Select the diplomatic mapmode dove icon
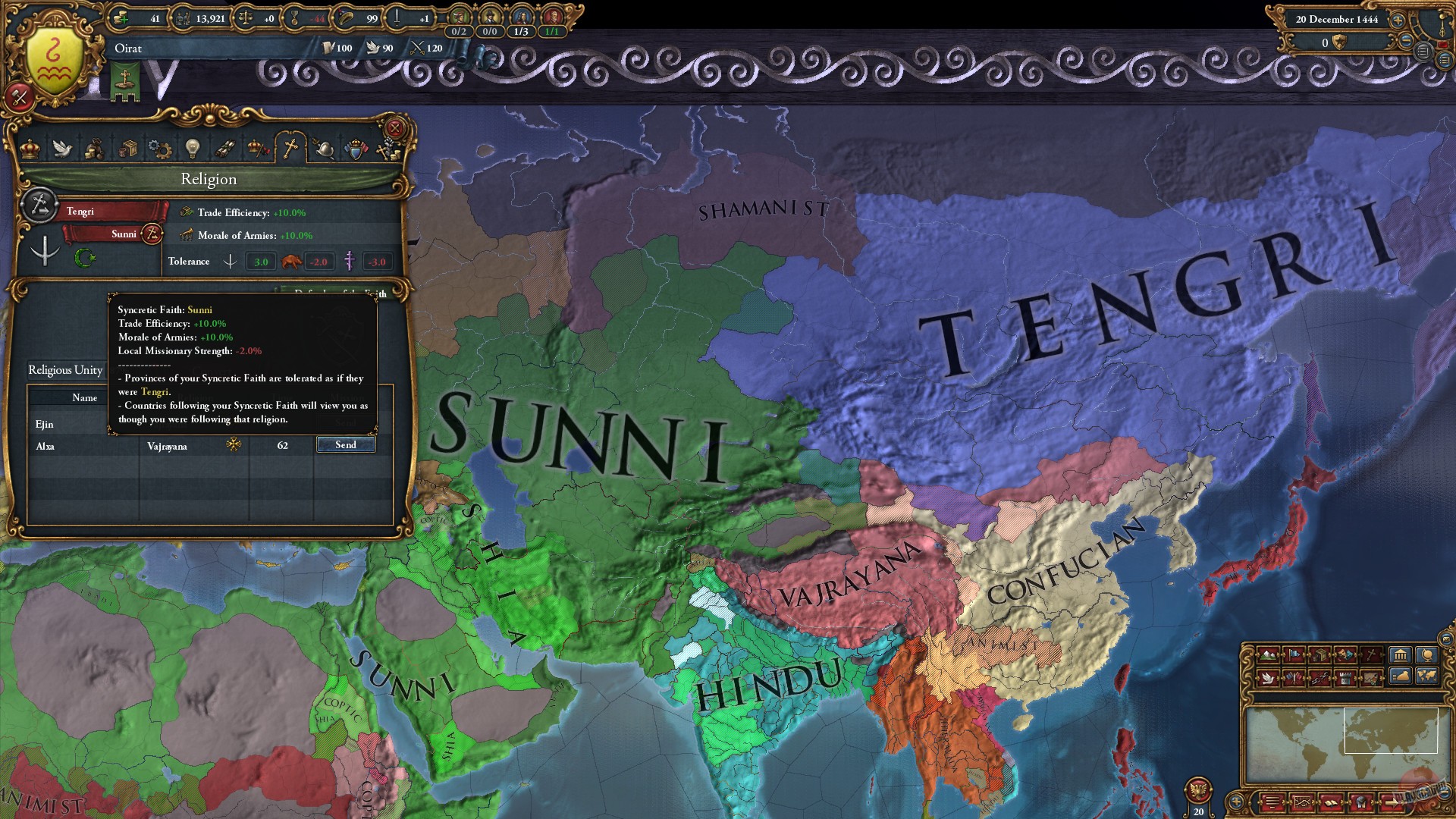 (x=1267, y=678)
